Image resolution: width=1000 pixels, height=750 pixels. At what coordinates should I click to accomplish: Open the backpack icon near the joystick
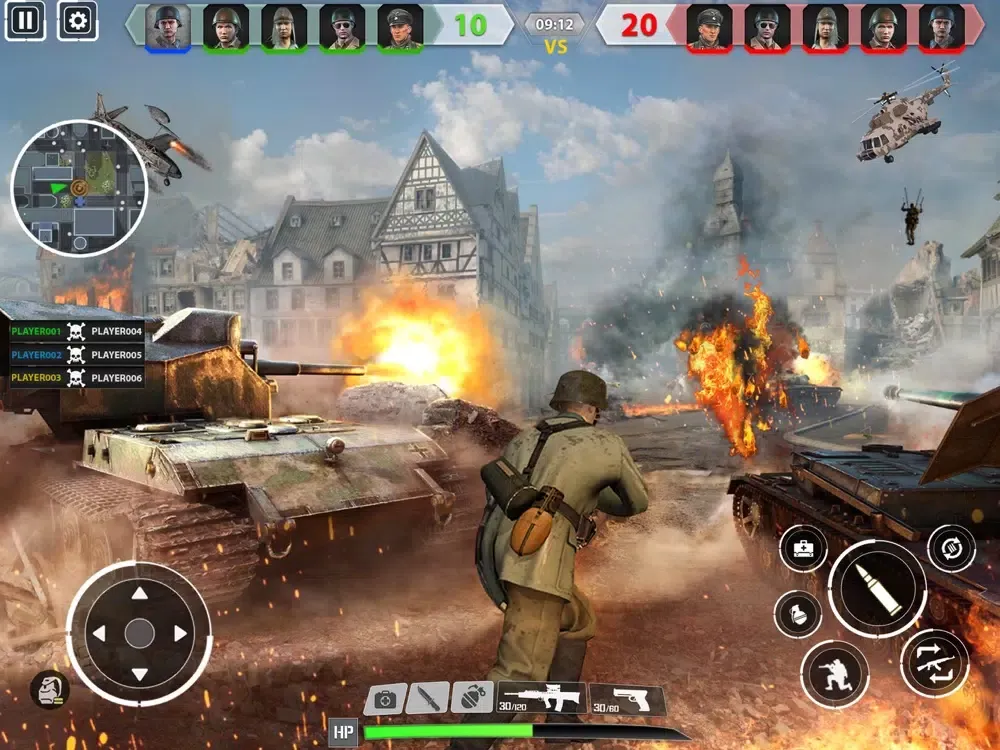click(x=49, y=689)
